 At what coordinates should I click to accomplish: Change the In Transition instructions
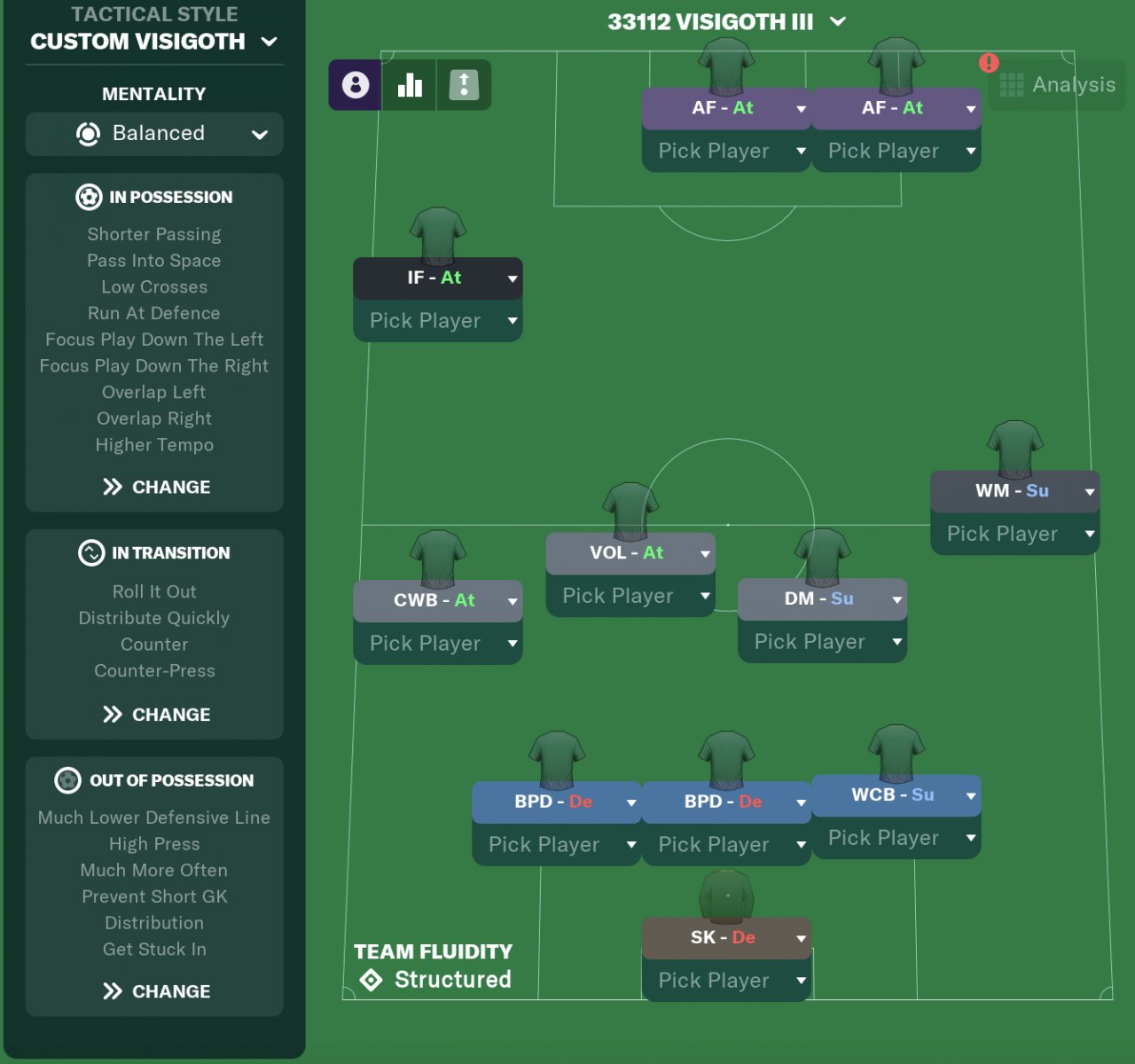point(156,715)
